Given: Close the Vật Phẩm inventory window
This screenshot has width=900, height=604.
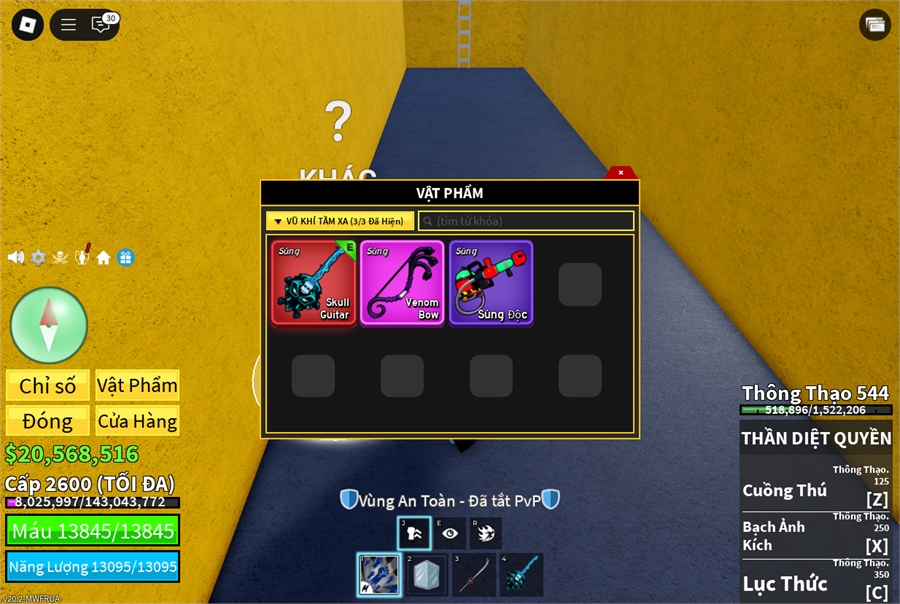Looking at the screenshot, I should [x=621, y=172].
